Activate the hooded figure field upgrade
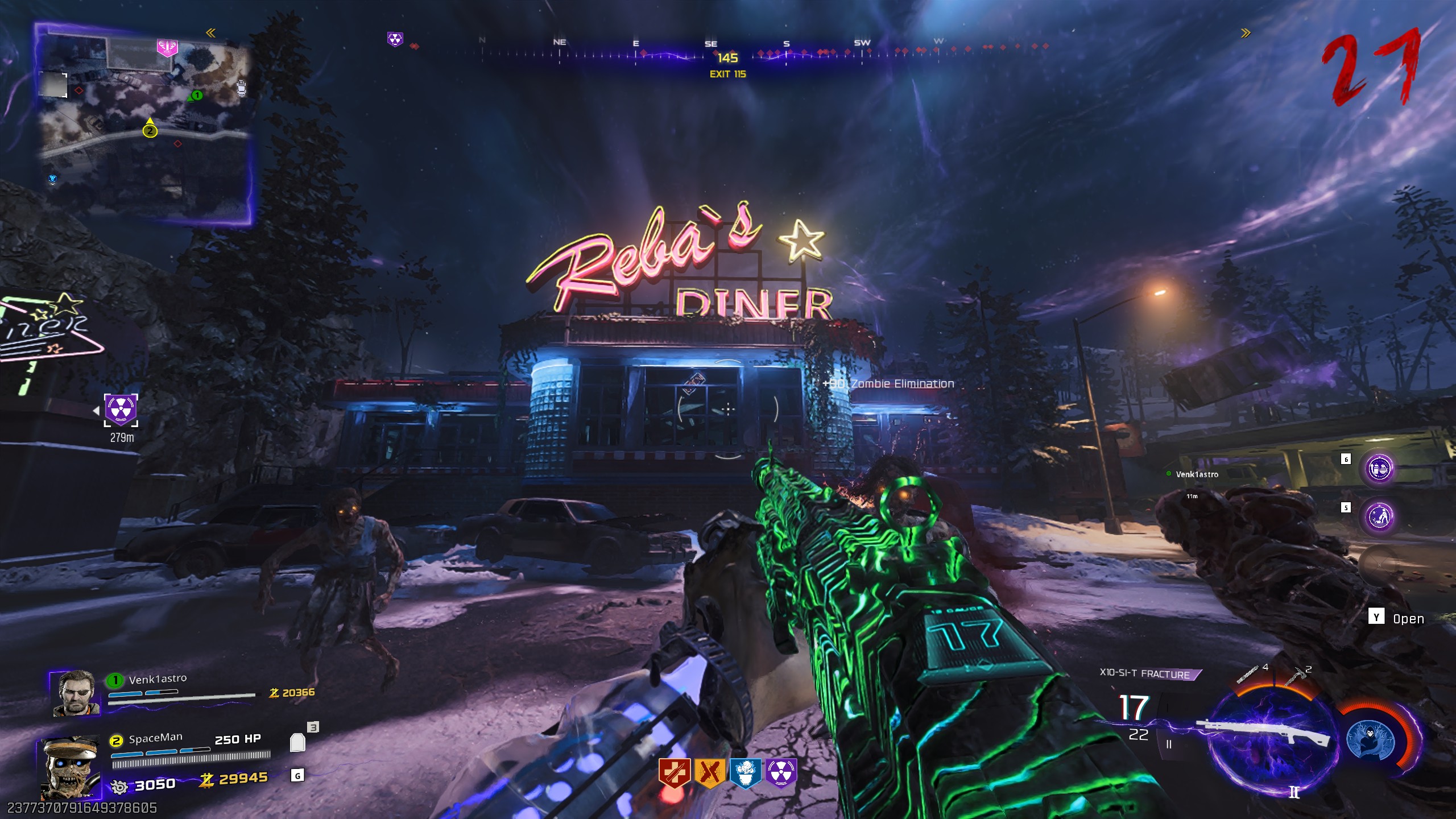The image size is (1456, 819). point(1372,739)
